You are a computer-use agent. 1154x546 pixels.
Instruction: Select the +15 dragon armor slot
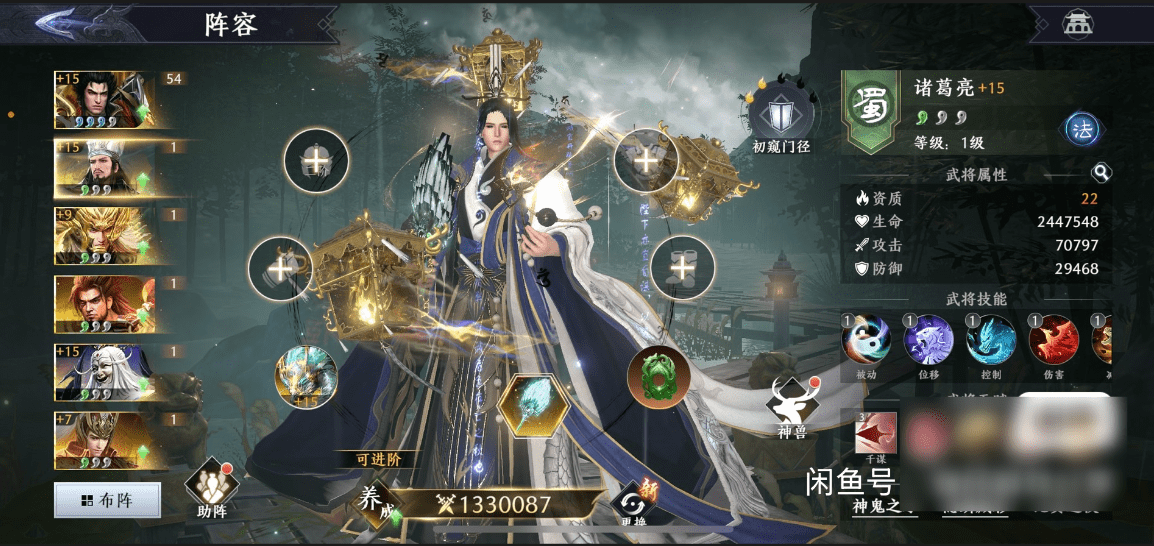click(x=306, y=377)
